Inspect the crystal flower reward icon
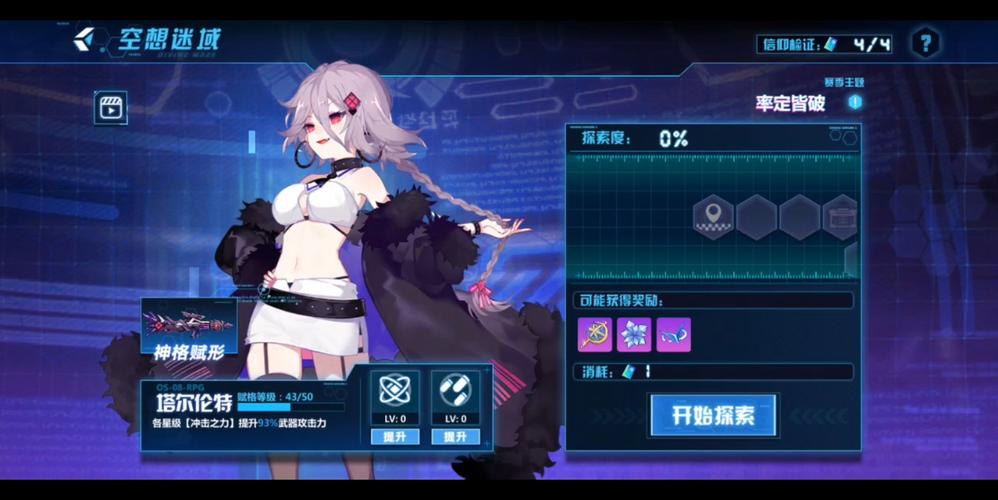The width and height of the screenshot is (998, 500). click(634, 335)
